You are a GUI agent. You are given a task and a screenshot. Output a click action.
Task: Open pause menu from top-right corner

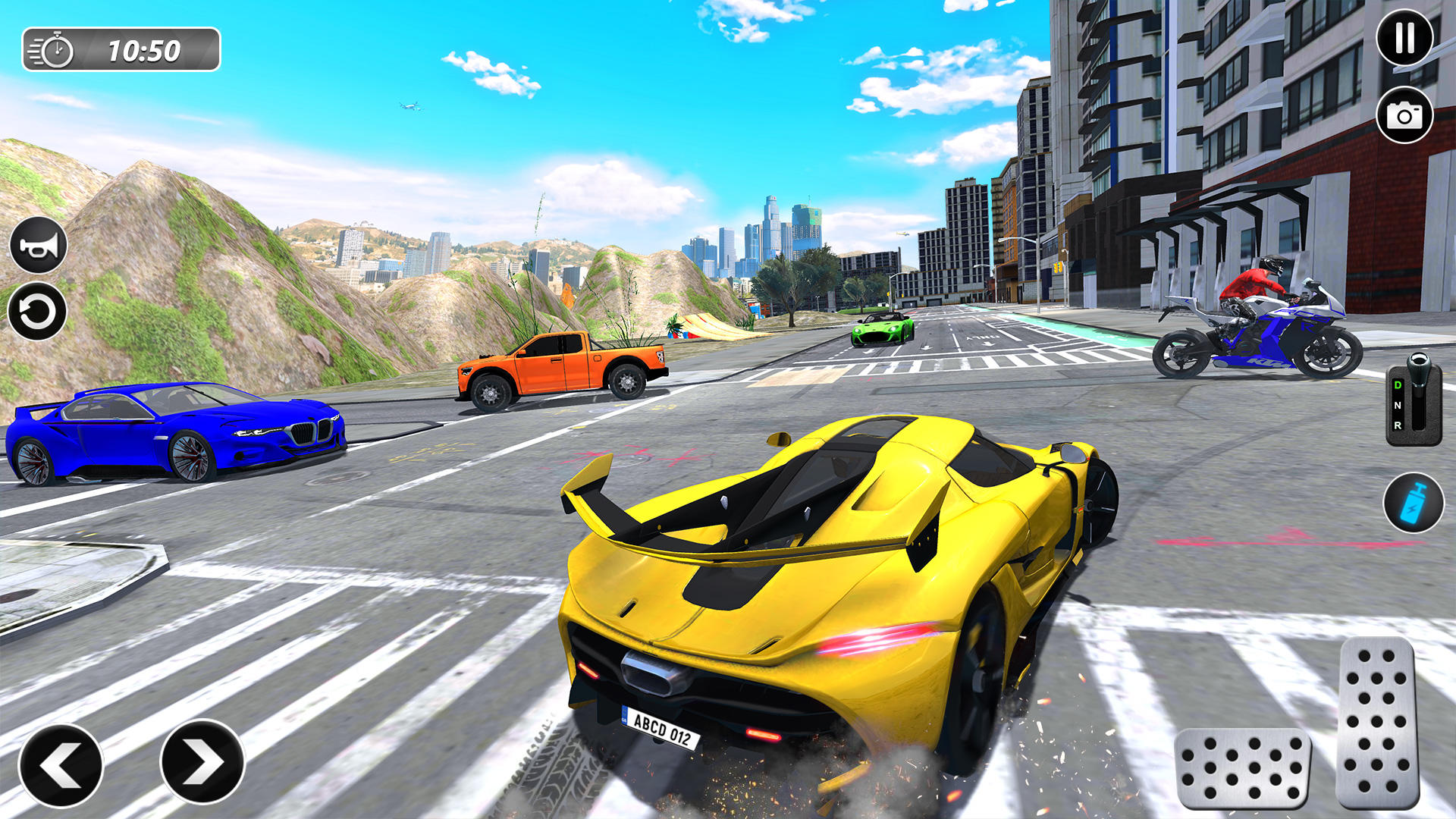(x=1405, y=36)
